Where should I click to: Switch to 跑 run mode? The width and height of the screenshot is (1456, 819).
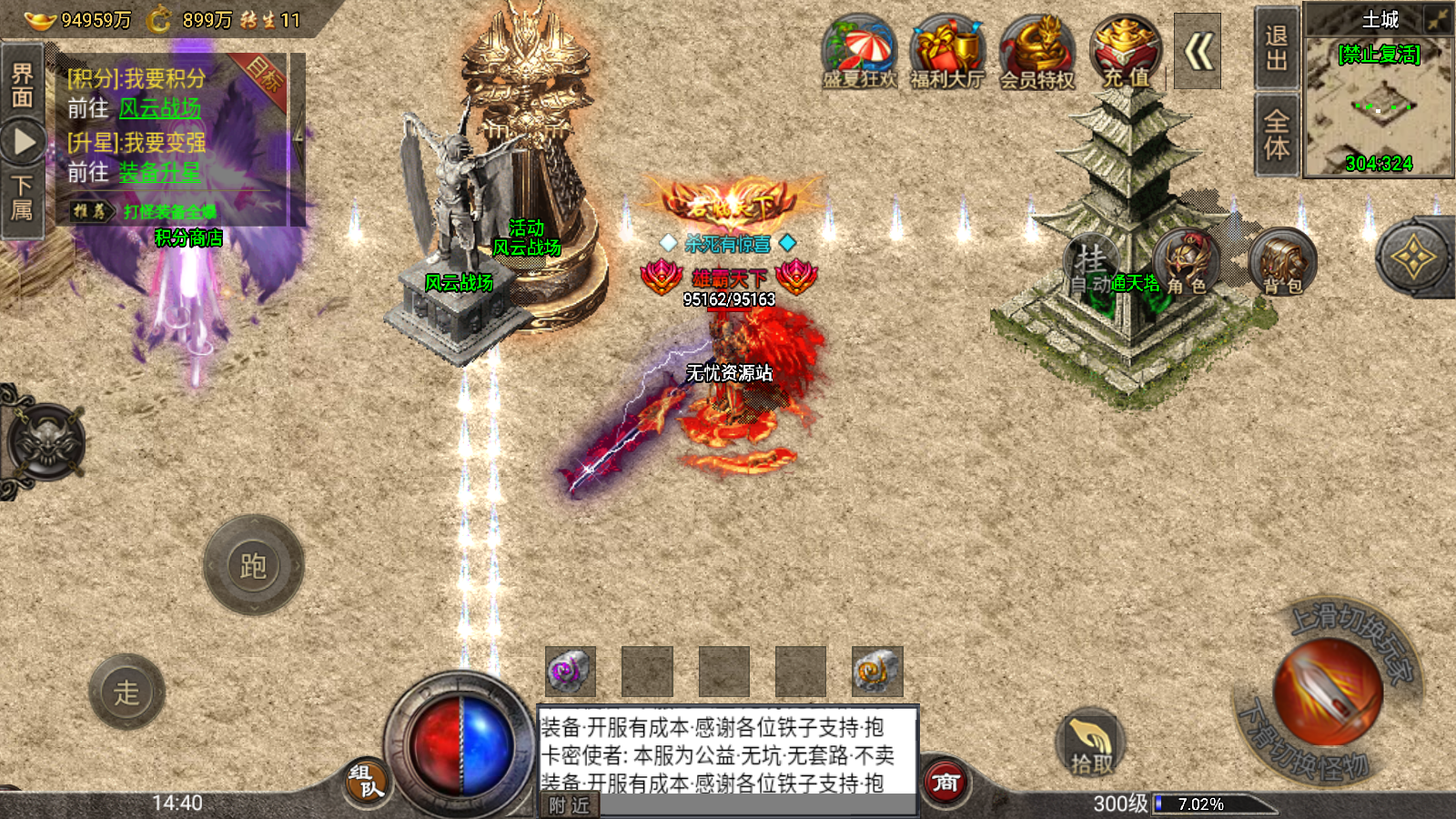253,566
